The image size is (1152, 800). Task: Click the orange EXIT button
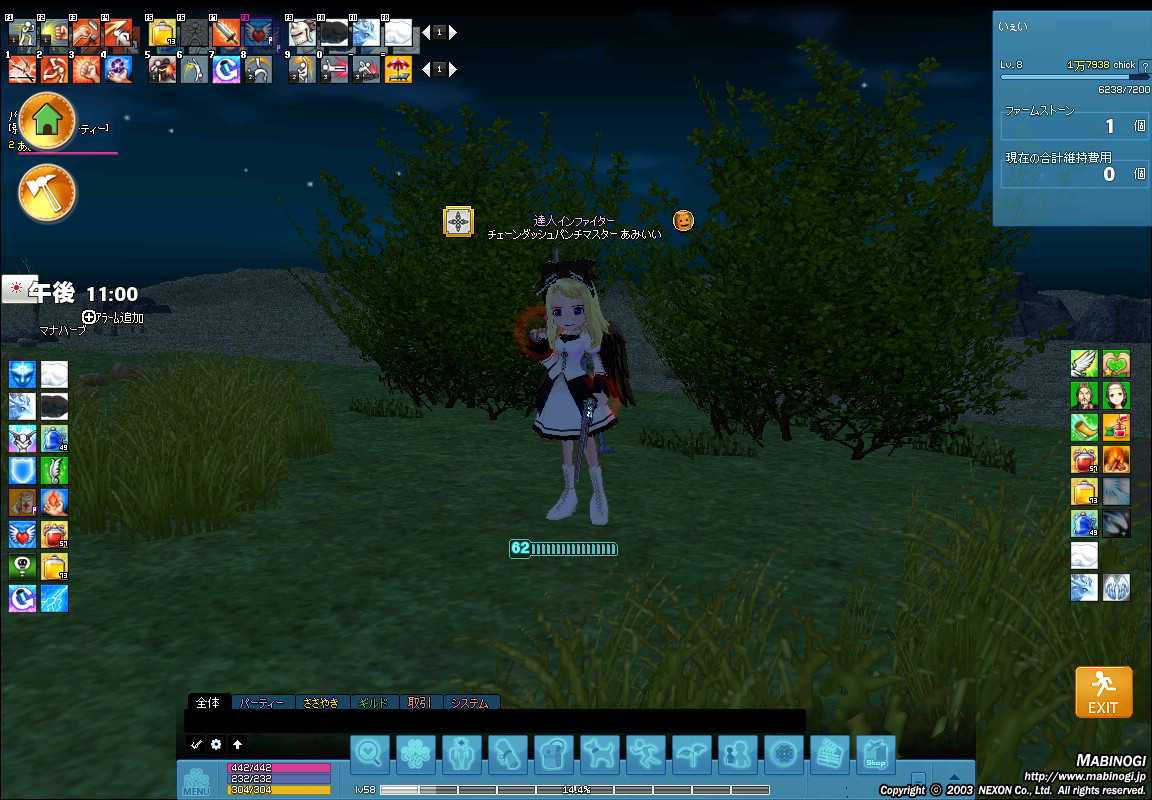click(x=1103, y=691)
